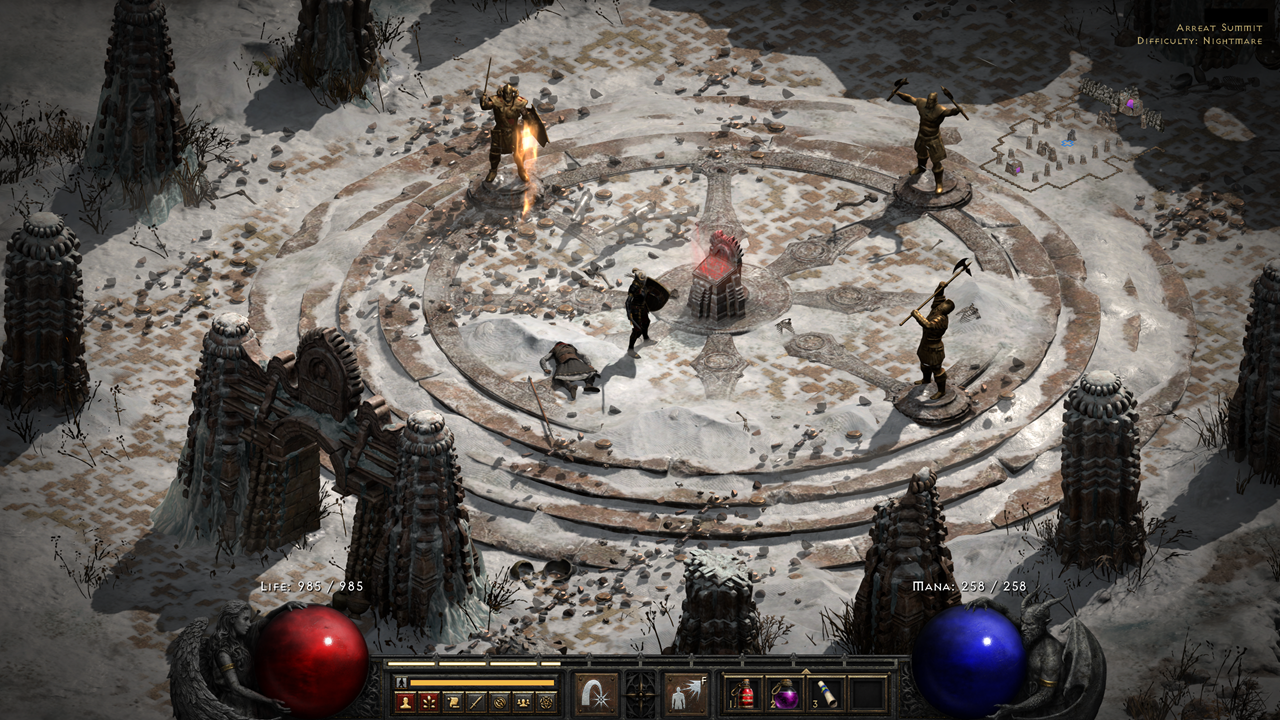Drink the healing potion in belt slot 1

[x=744, y=693]
